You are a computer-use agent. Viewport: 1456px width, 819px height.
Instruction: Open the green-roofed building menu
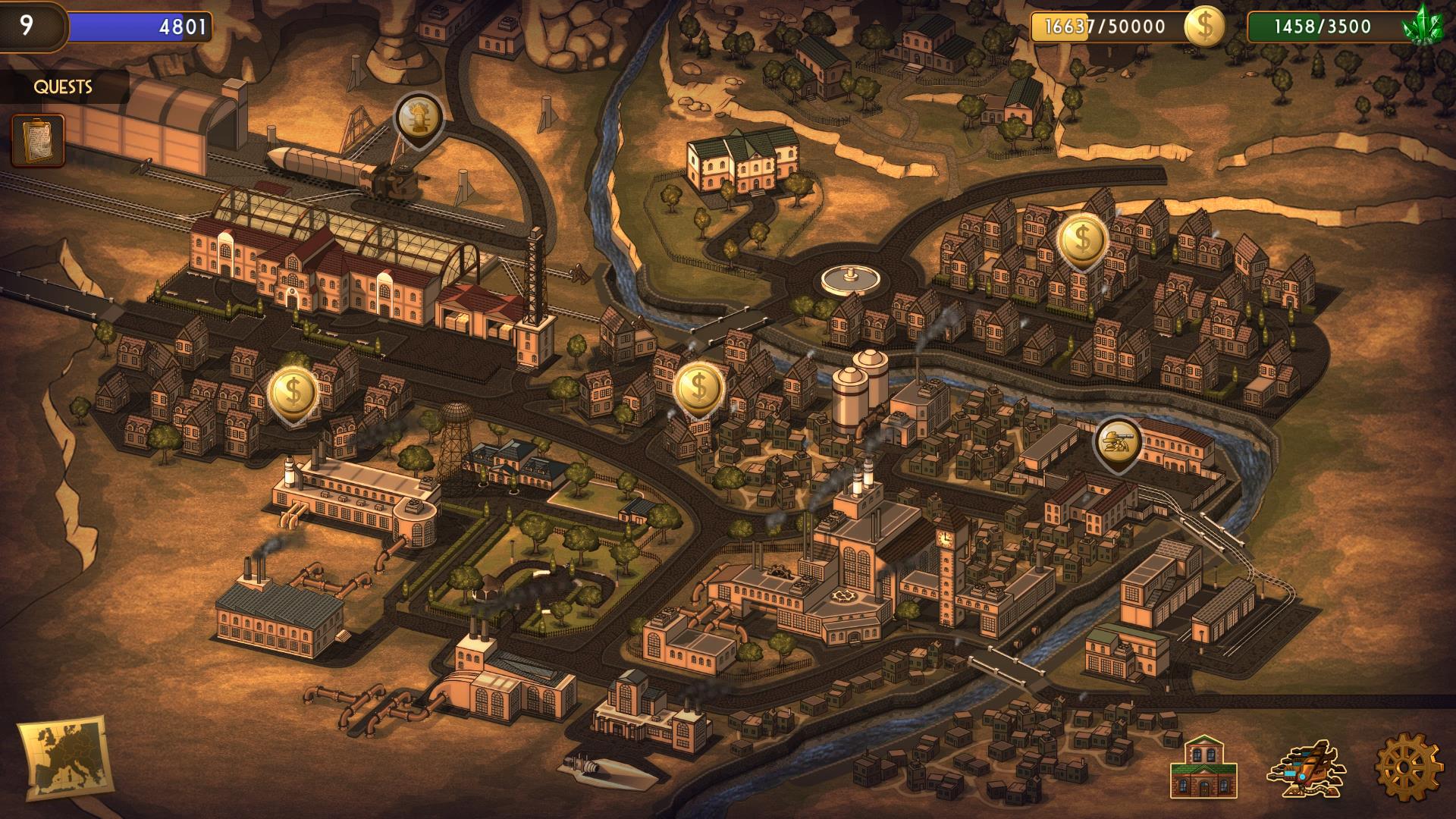coord(1203,767)
